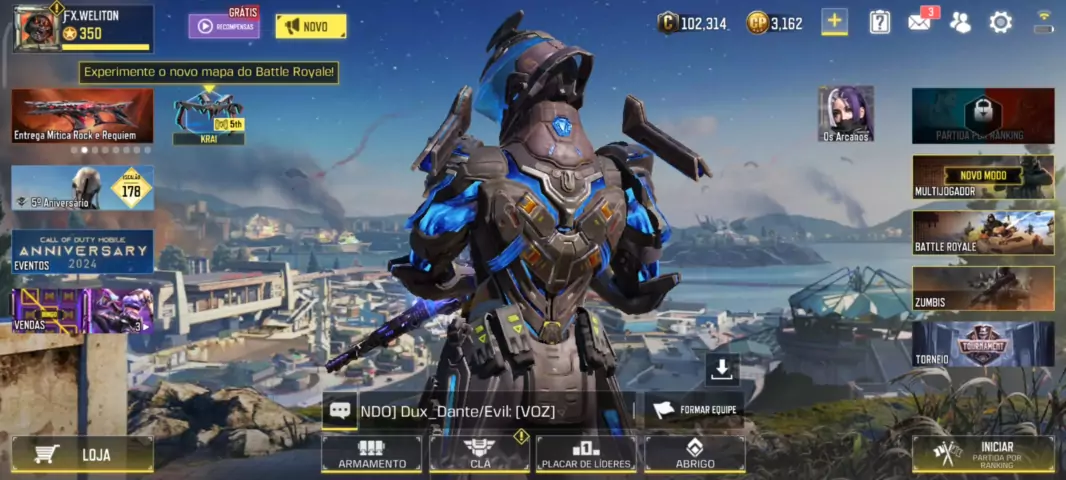Open the NOVO announcements button

tap(310, 26)
